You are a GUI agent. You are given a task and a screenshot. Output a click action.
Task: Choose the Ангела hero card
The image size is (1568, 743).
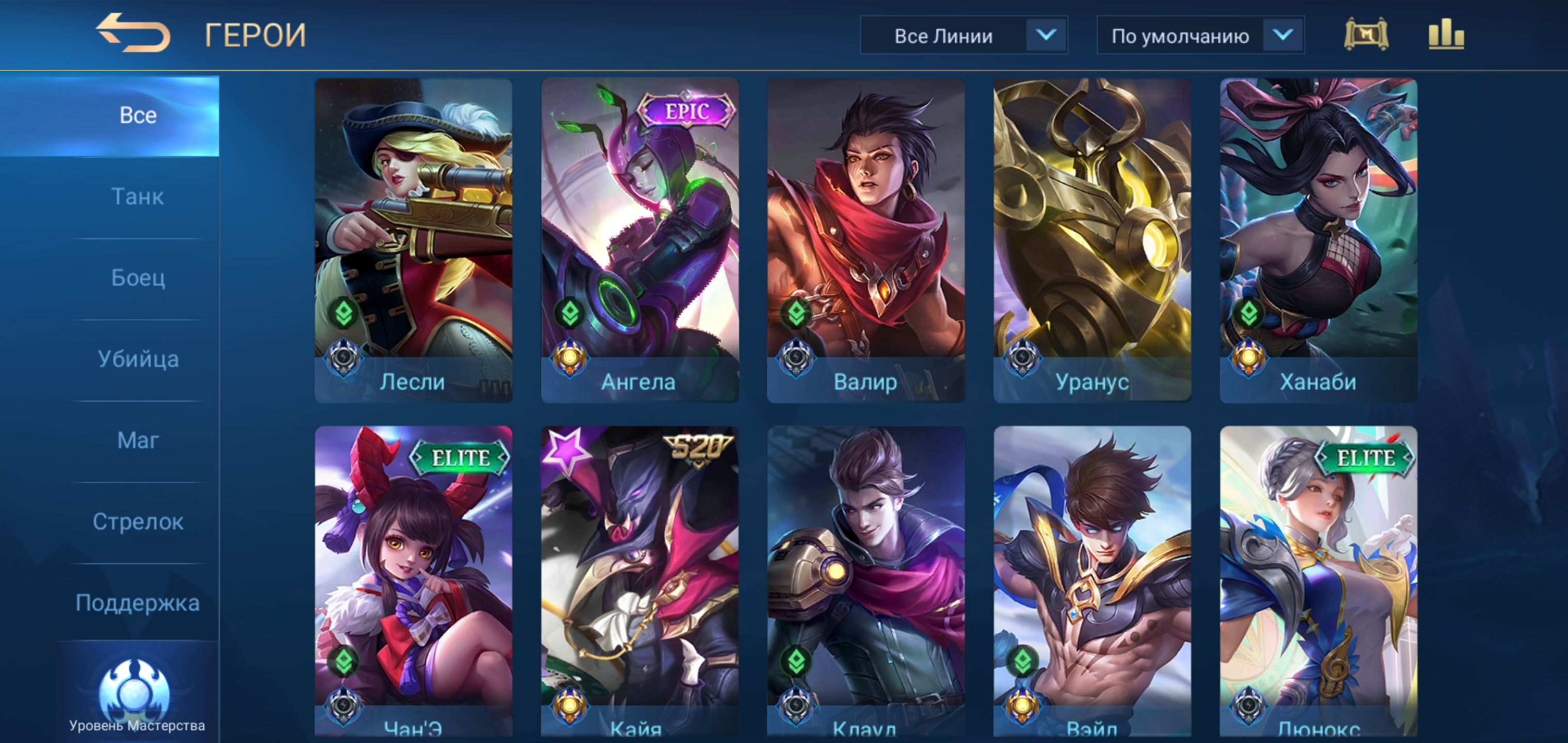[x=640, y=239]
